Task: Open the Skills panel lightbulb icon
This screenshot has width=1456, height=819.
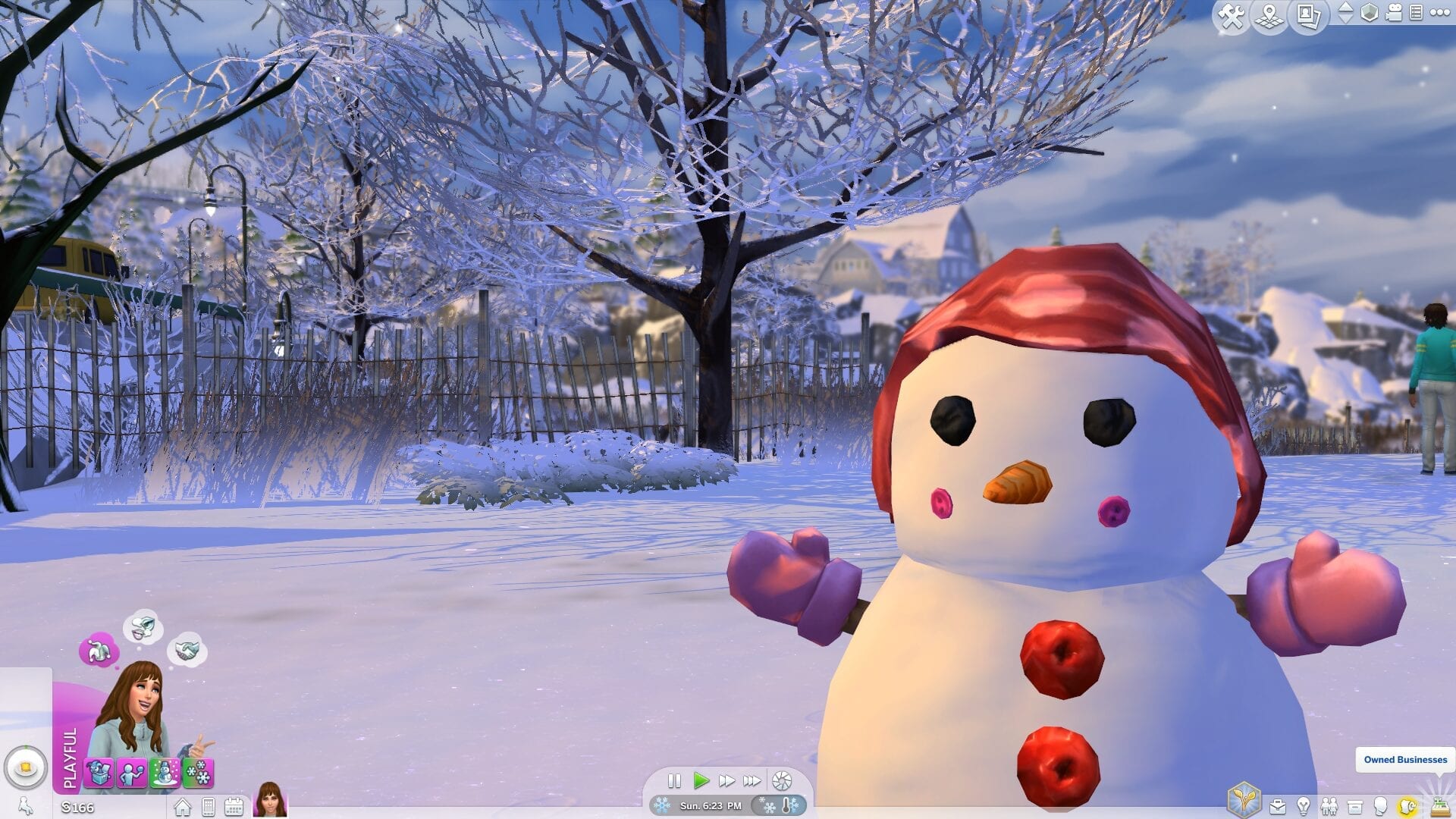Action: pyautogui.click(x=1304, y=806)
